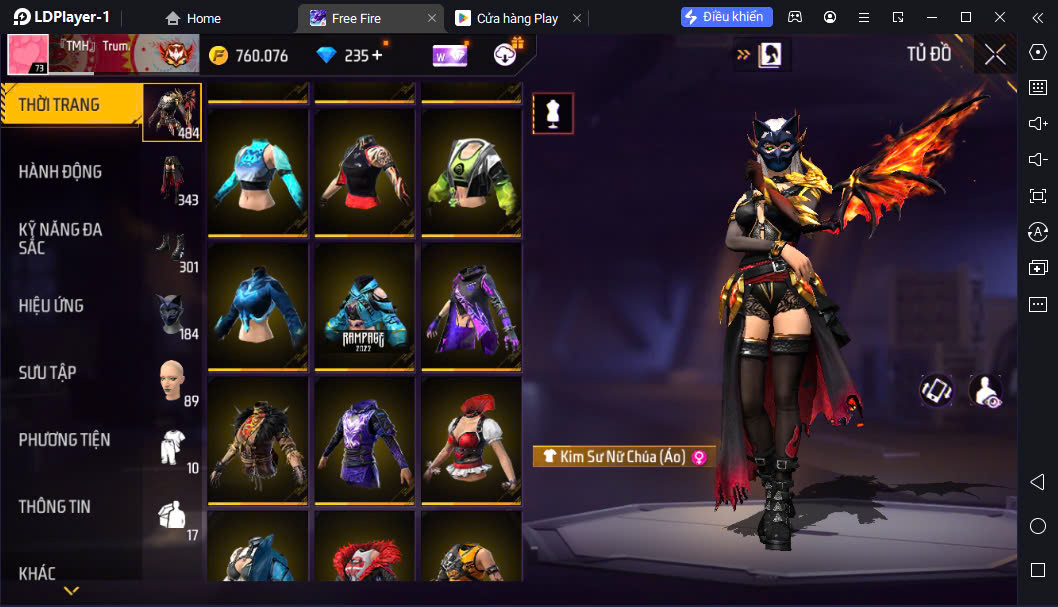Expand the category list down arrow
The height and width of the screenshot is (607, 1058).
[71, 591]
